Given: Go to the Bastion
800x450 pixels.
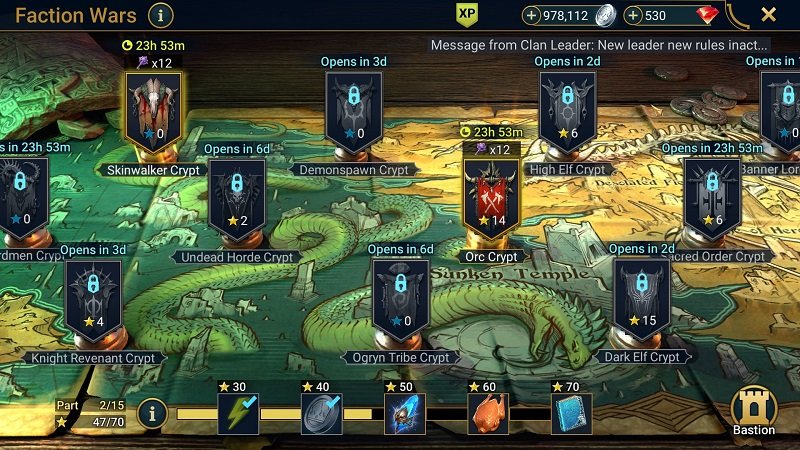Looking at the screenshot, I should (x=754, y=409).
